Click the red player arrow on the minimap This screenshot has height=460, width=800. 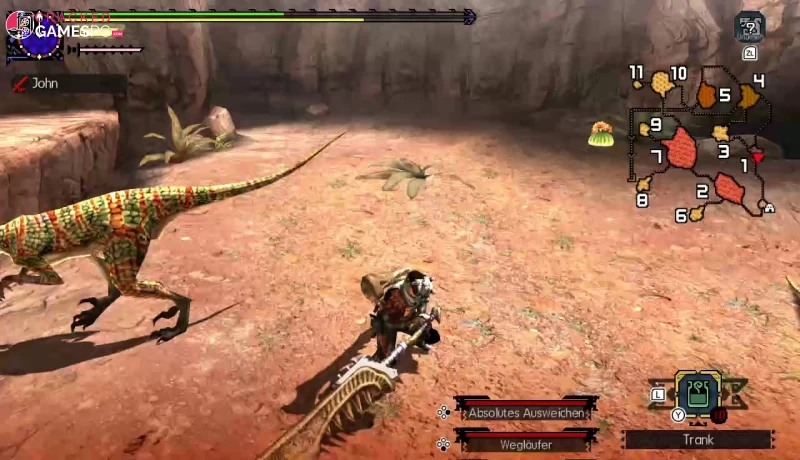[758, 156]
